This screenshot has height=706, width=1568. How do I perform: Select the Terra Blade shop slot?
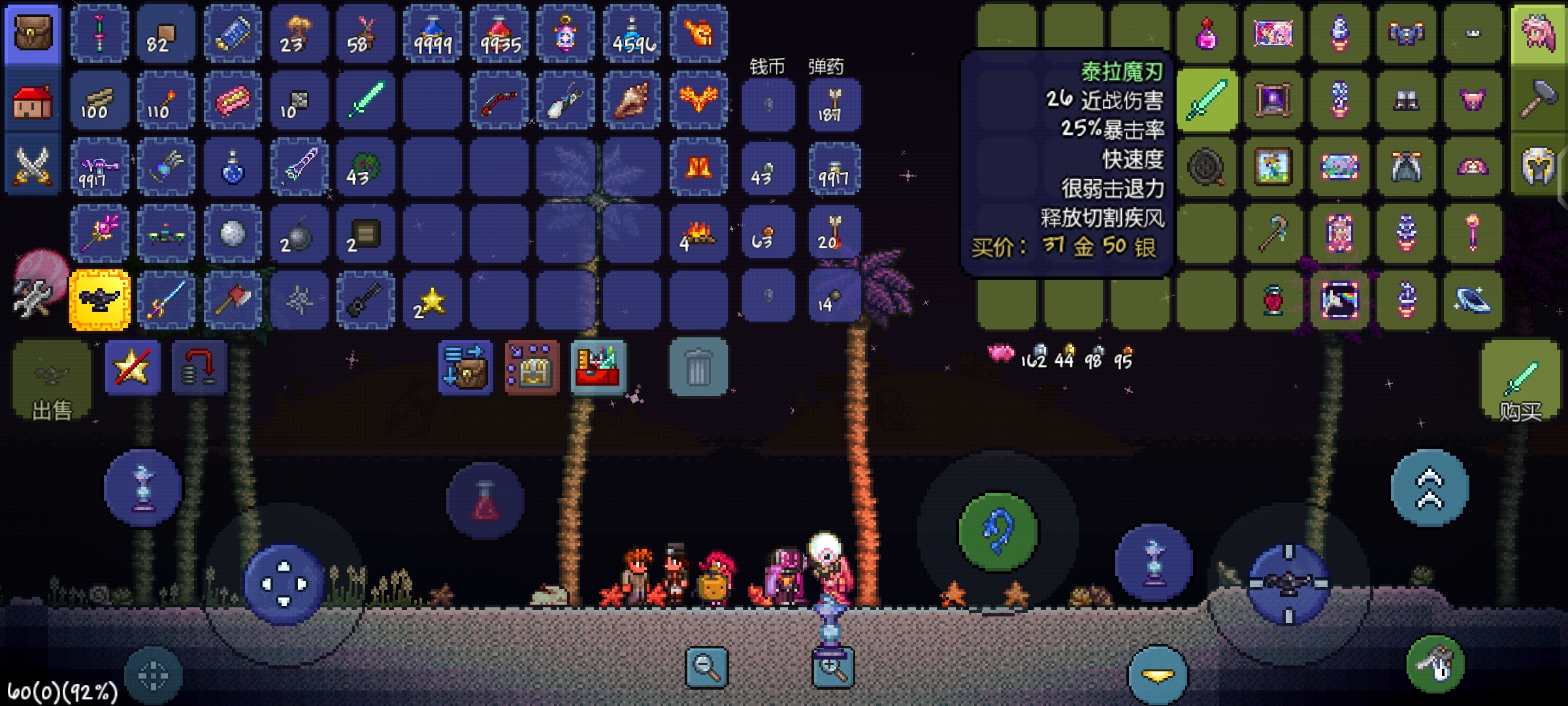pyautogui.click(x=1207, y=101)
